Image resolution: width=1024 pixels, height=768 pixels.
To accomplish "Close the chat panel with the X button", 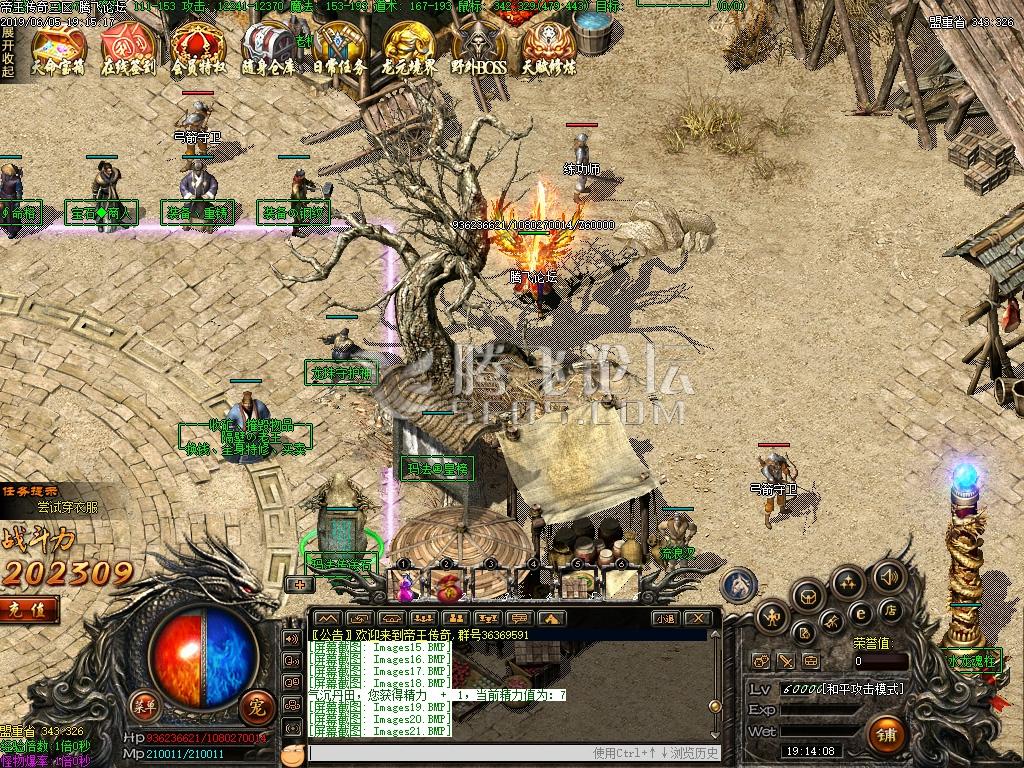I will coord(699,619).
